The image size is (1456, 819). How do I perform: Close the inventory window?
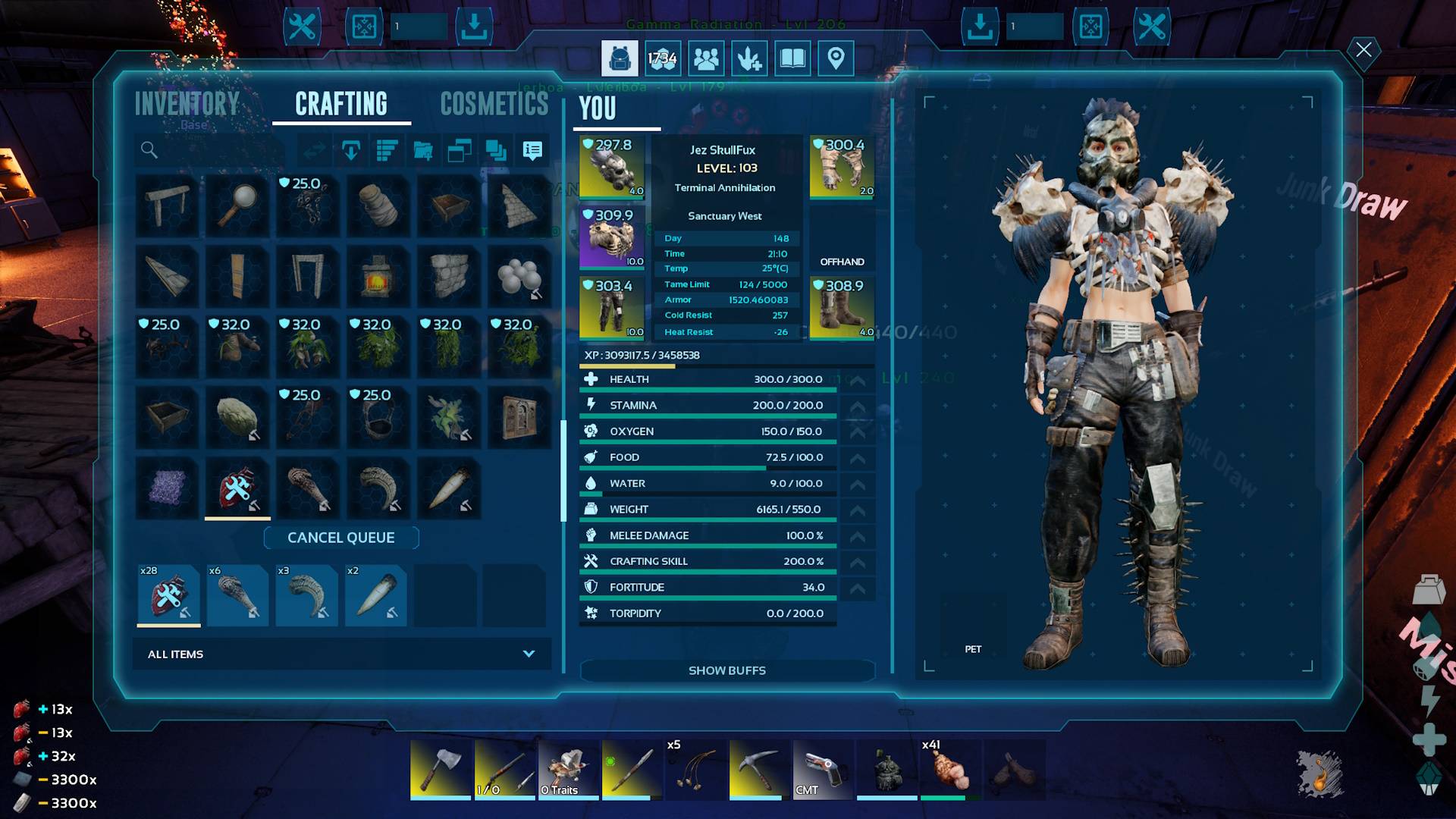pyautogui.click(x=1363, y=50)
